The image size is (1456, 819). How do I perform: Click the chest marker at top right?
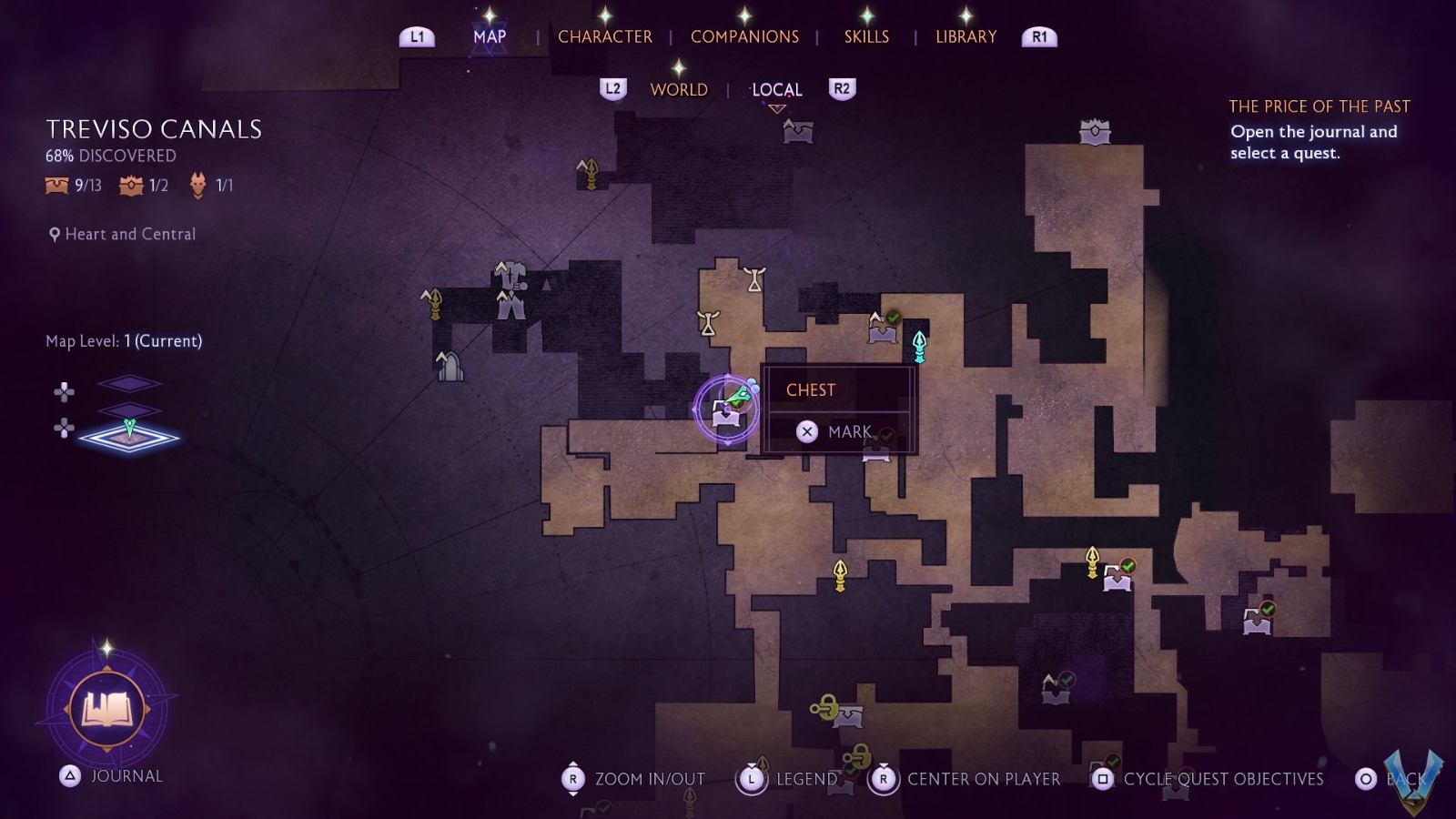(x=1095, y=132)
